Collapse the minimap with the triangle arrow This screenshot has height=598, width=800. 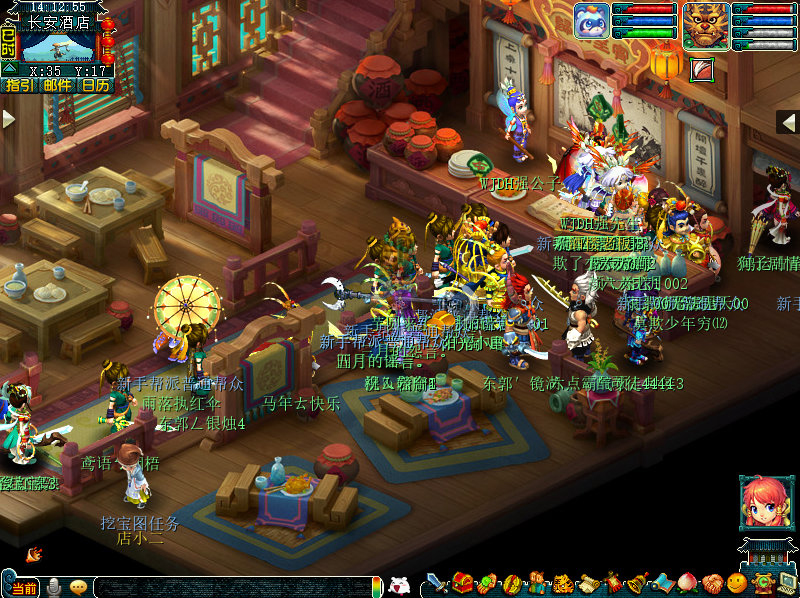click(8, 68)
